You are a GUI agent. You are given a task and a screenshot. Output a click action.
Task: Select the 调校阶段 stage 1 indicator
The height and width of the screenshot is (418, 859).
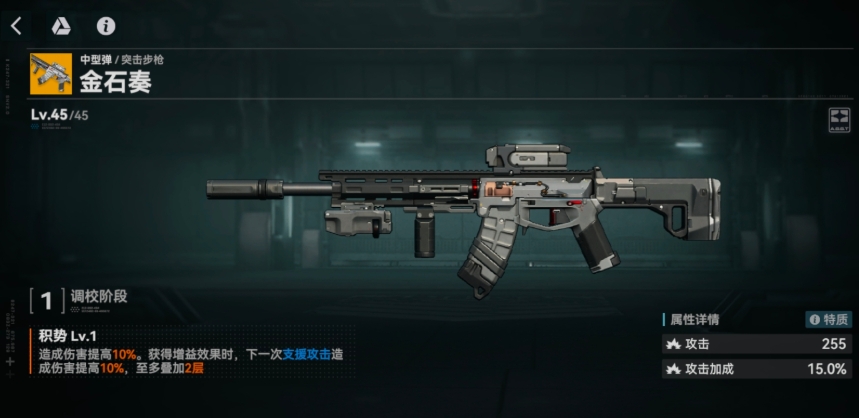pos(48,299)
